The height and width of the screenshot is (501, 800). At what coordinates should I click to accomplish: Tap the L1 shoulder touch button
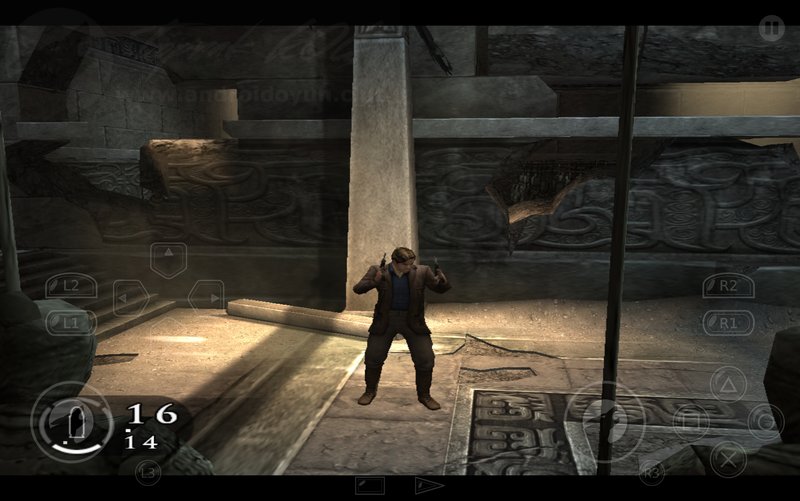pos(69,323)
